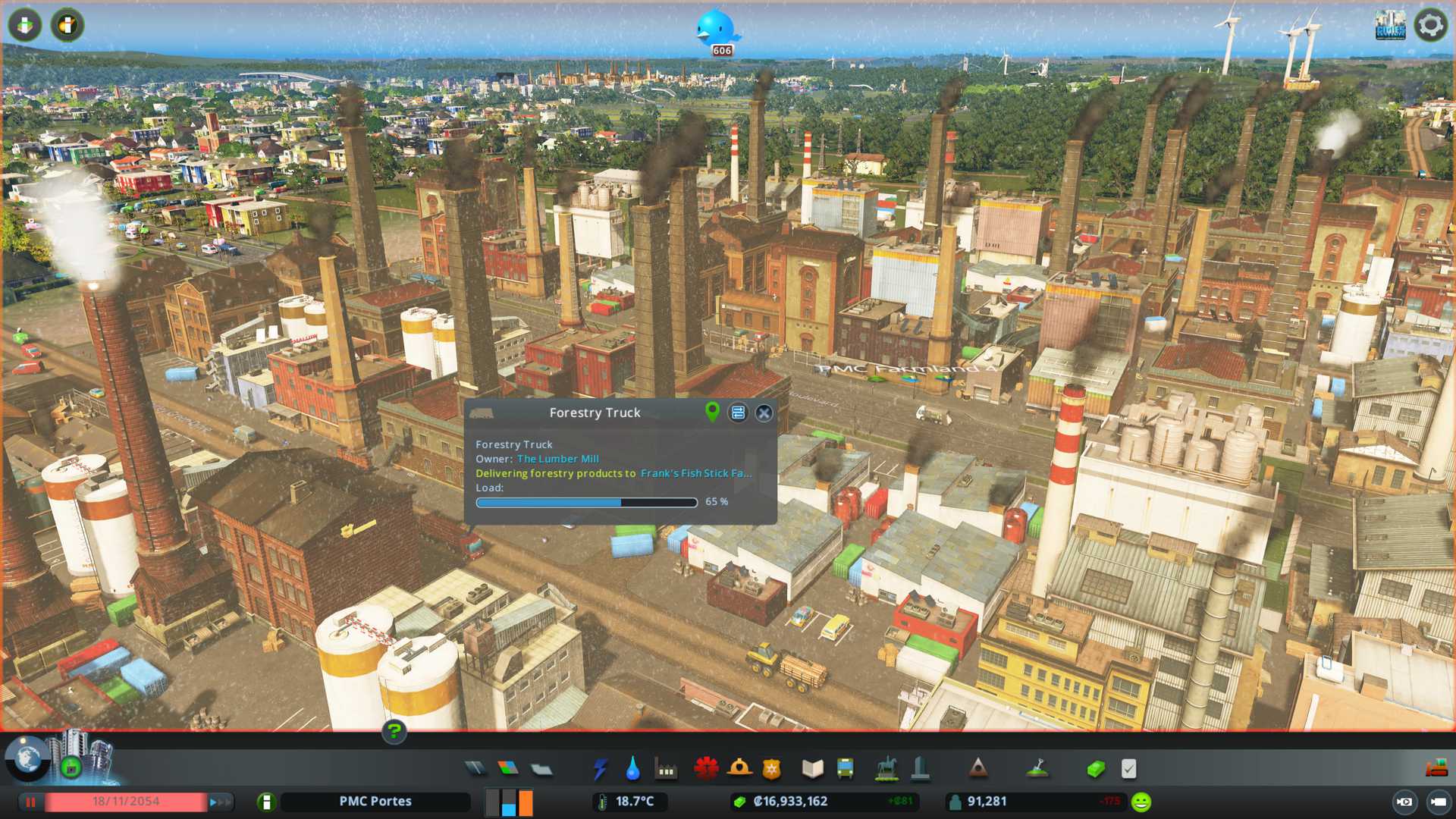Open the Electricity build menu
The height and width of the screenshot is (819, 1456).
600,769
